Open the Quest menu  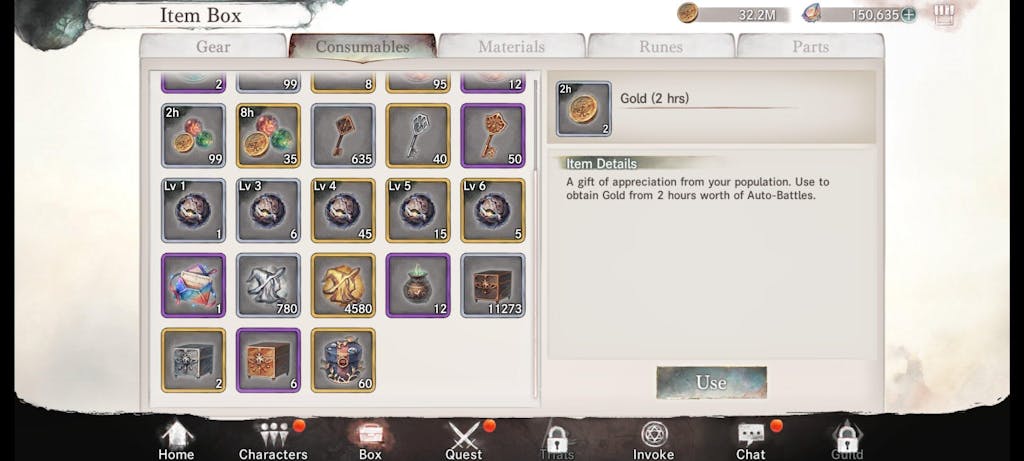click(x=464, y=440)
